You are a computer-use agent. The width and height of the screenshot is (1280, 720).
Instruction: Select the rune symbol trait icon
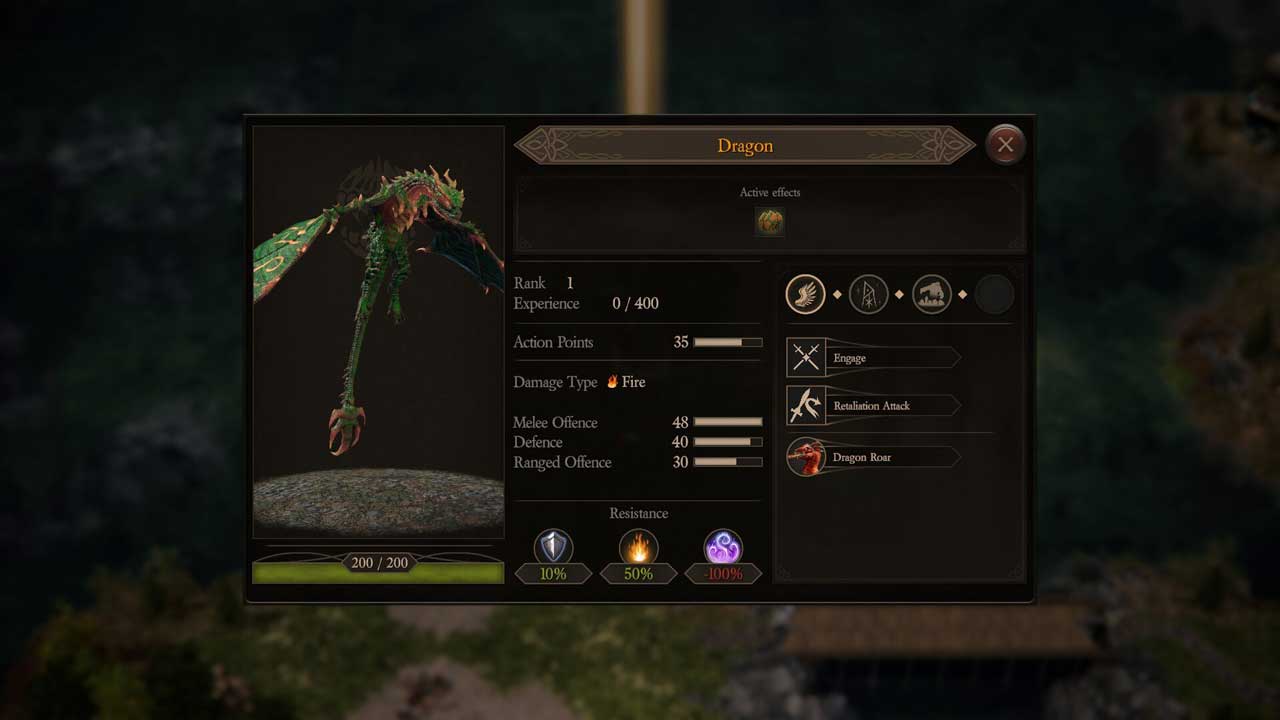coord(868,295)
